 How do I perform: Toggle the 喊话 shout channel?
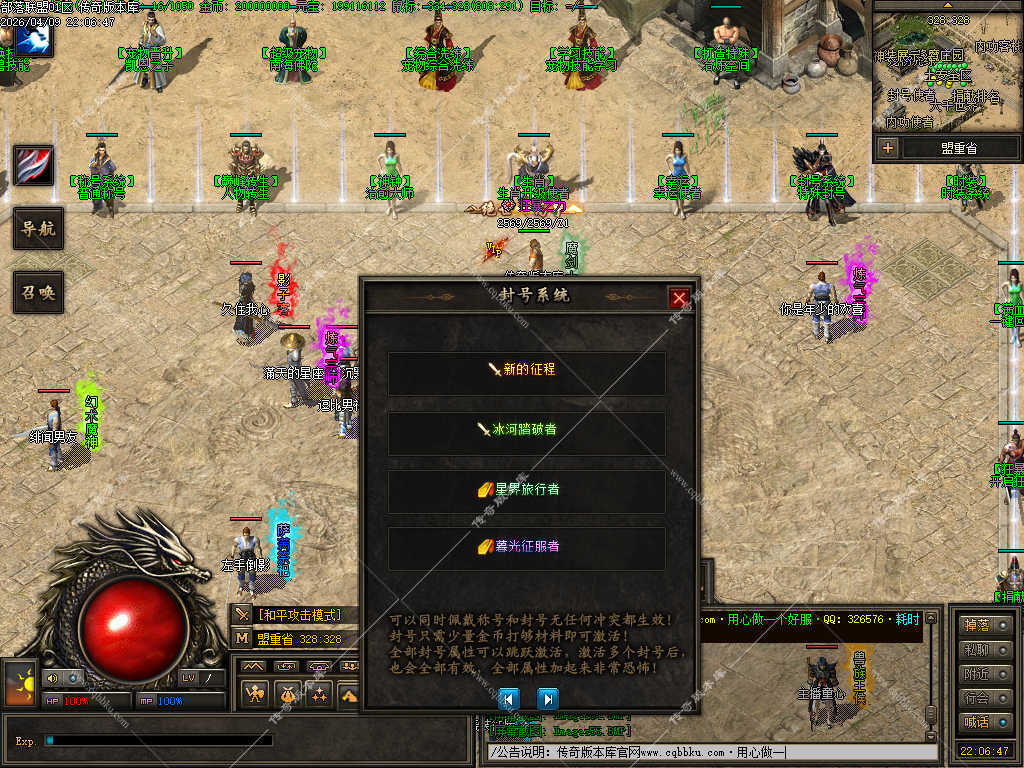click(x=984, y=722)
